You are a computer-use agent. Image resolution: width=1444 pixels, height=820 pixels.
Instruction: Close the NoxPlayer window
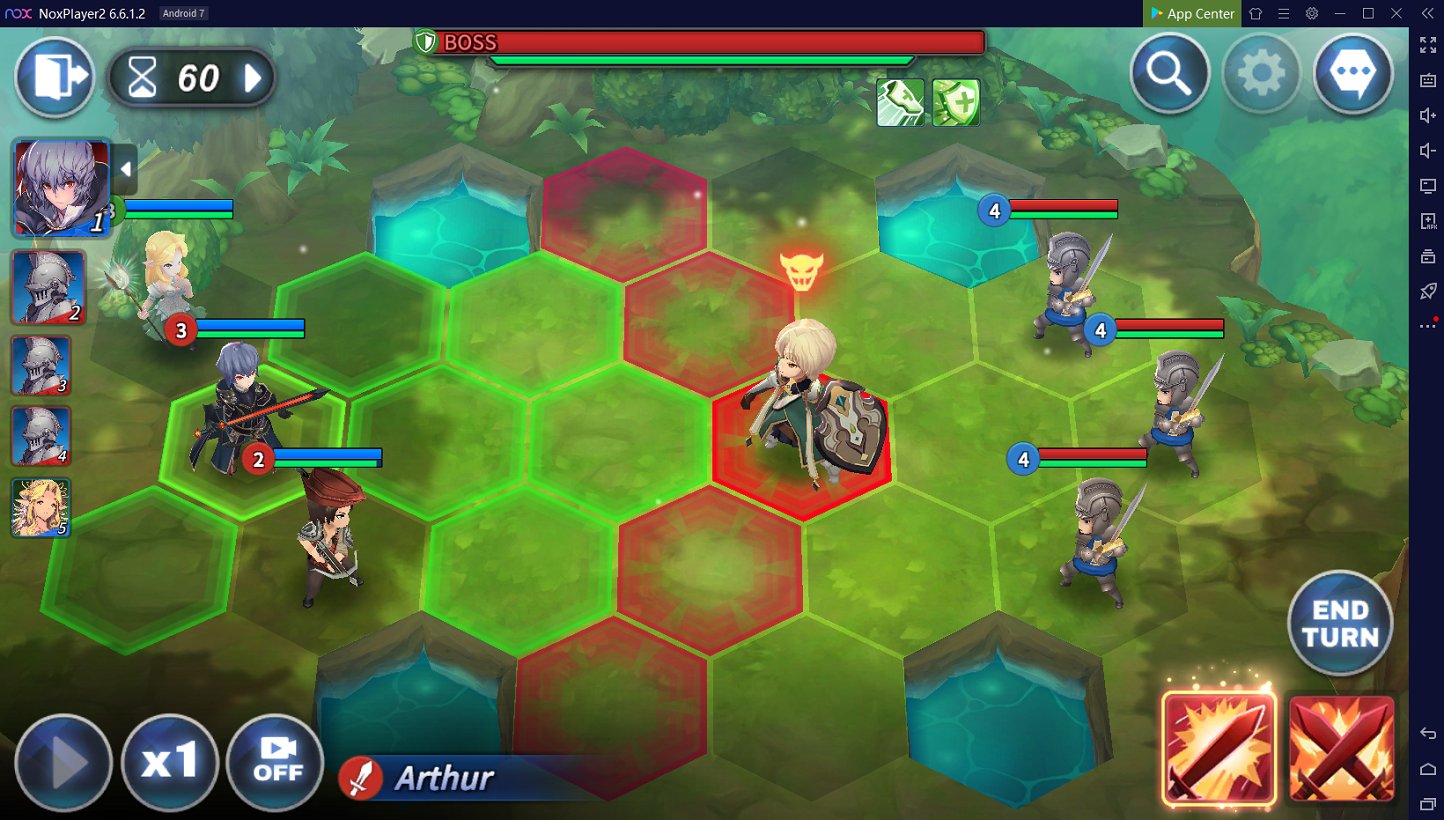coord(1425,13)
